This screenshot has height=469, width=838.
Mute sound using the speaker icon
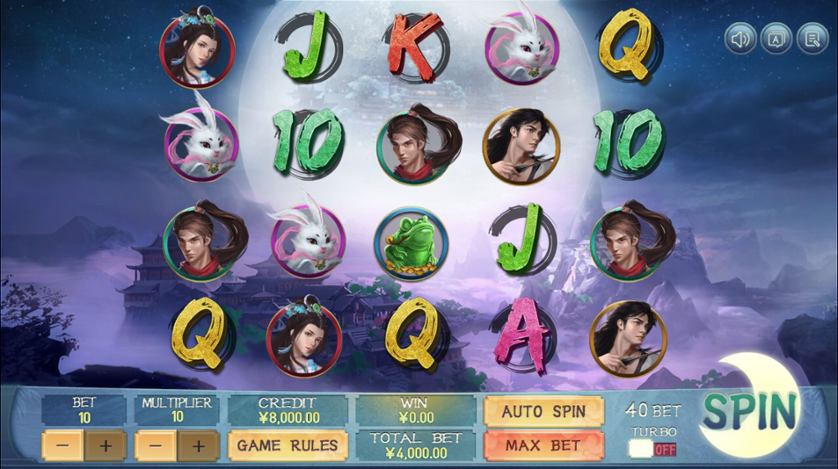click(740, 39)
